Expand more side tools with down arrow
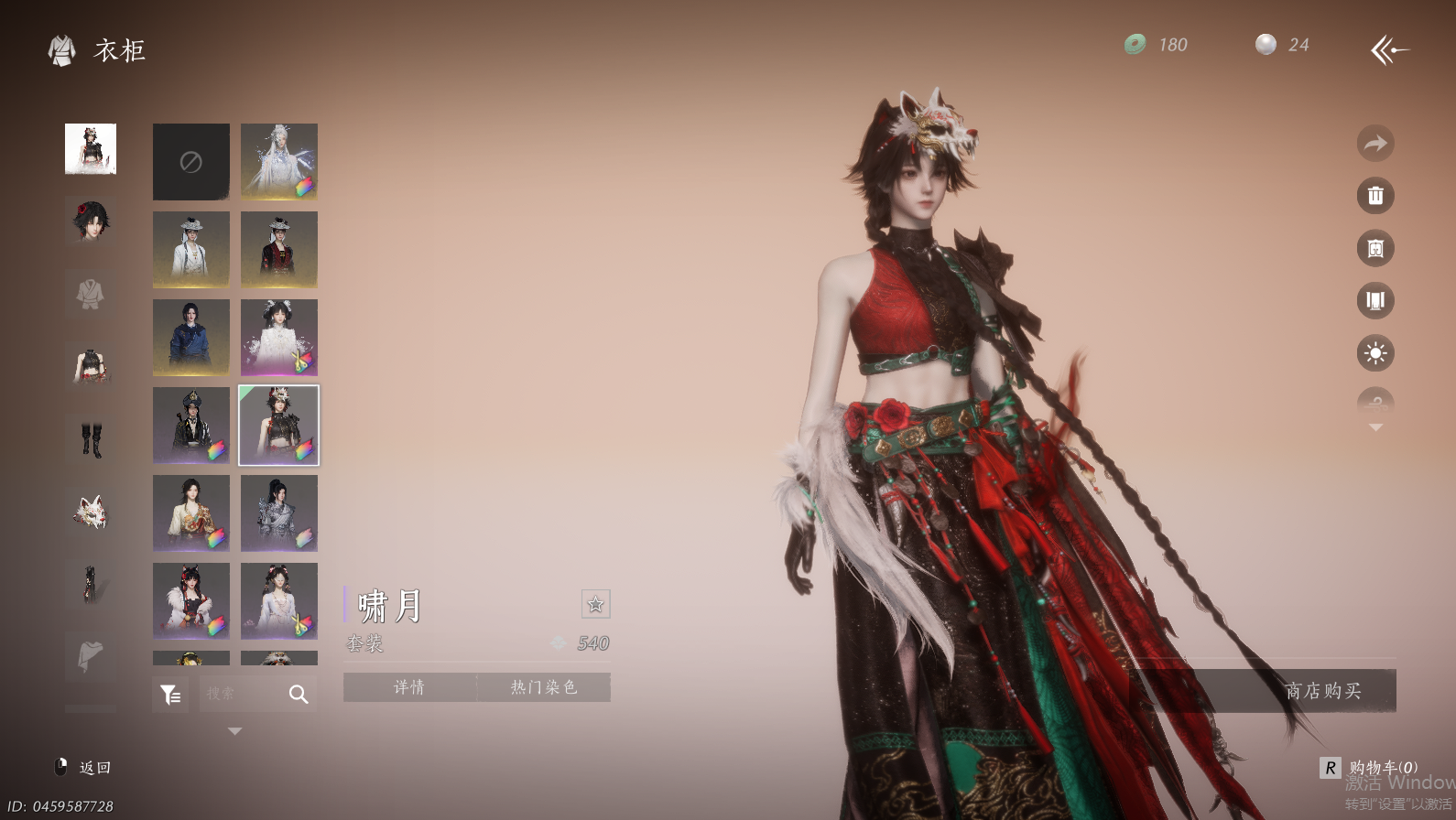The image size is (1456, 820). point(1375,427)
